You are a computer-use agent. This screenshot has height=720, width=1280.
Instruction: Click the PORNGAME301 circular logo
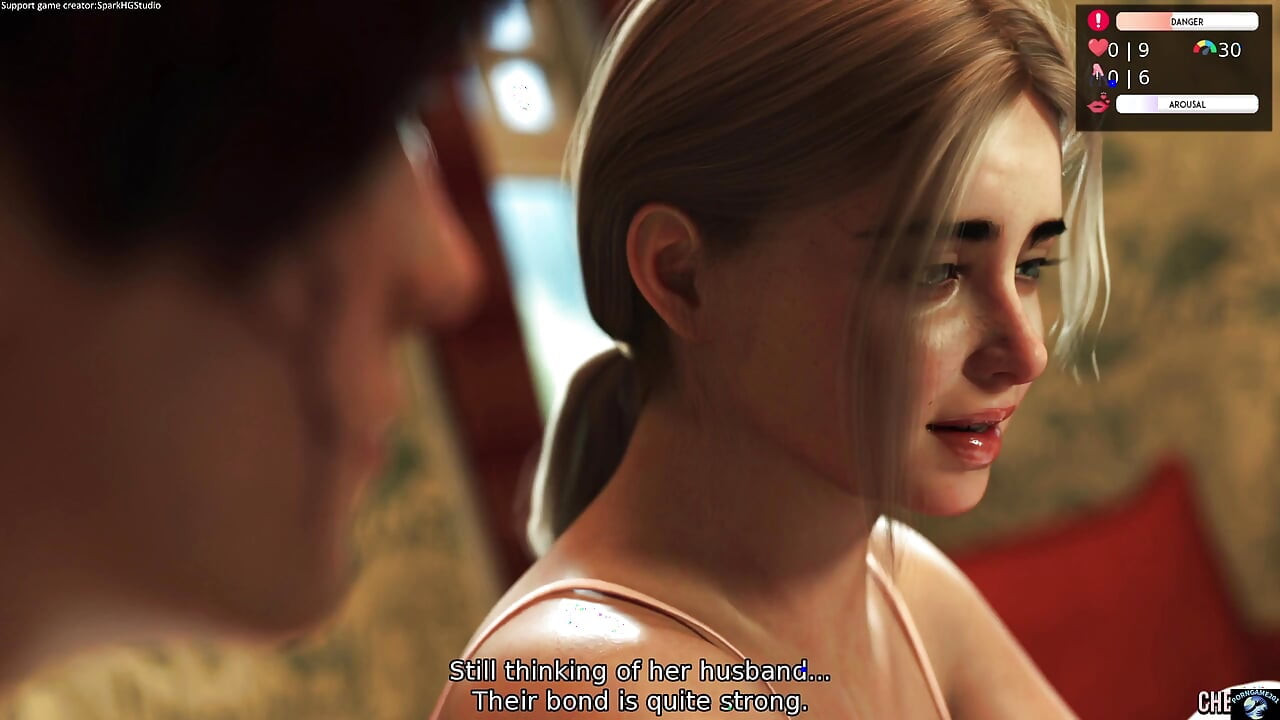1255,707
